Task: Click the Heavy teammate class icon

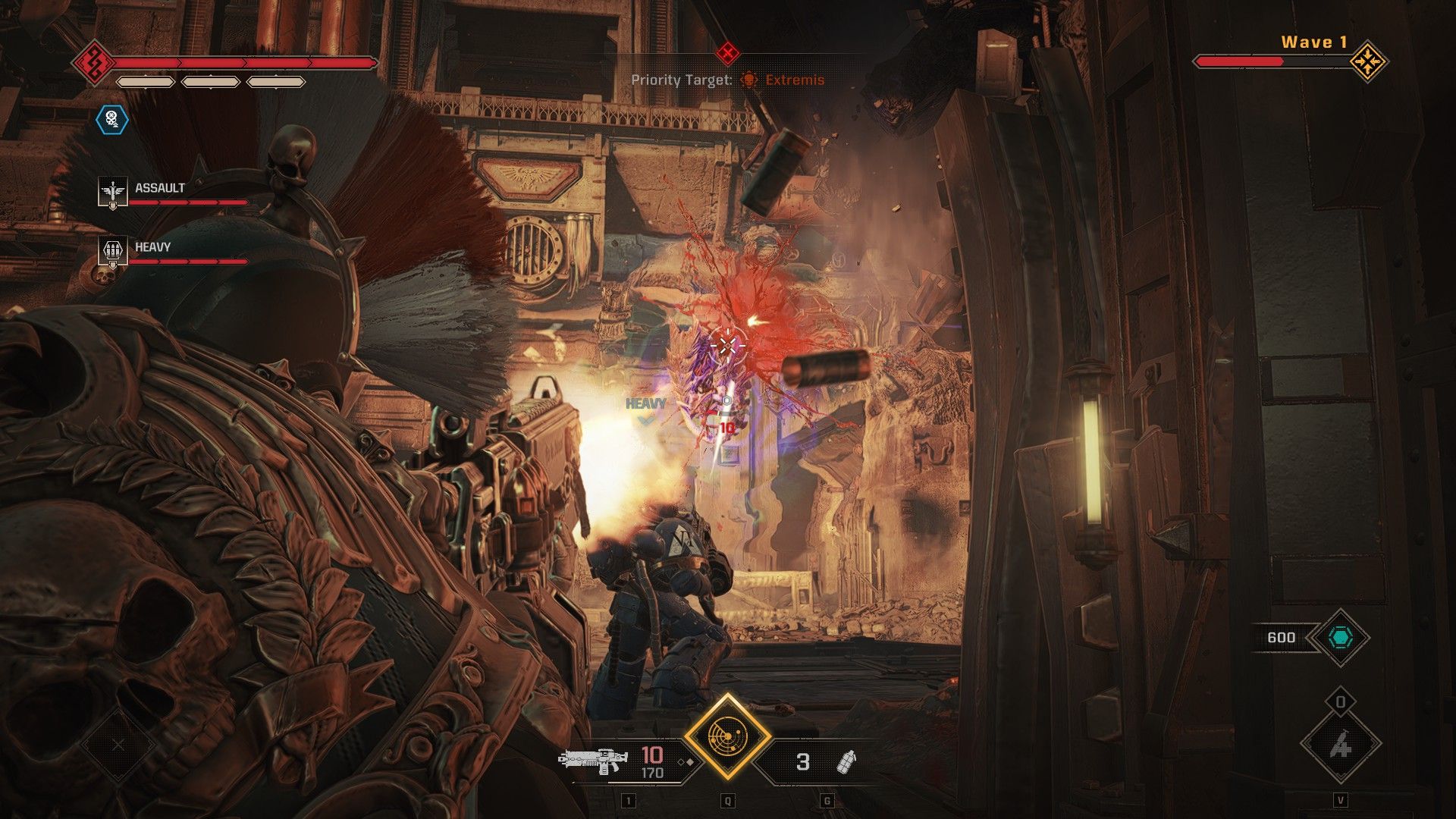Action: tap(112, 252)
